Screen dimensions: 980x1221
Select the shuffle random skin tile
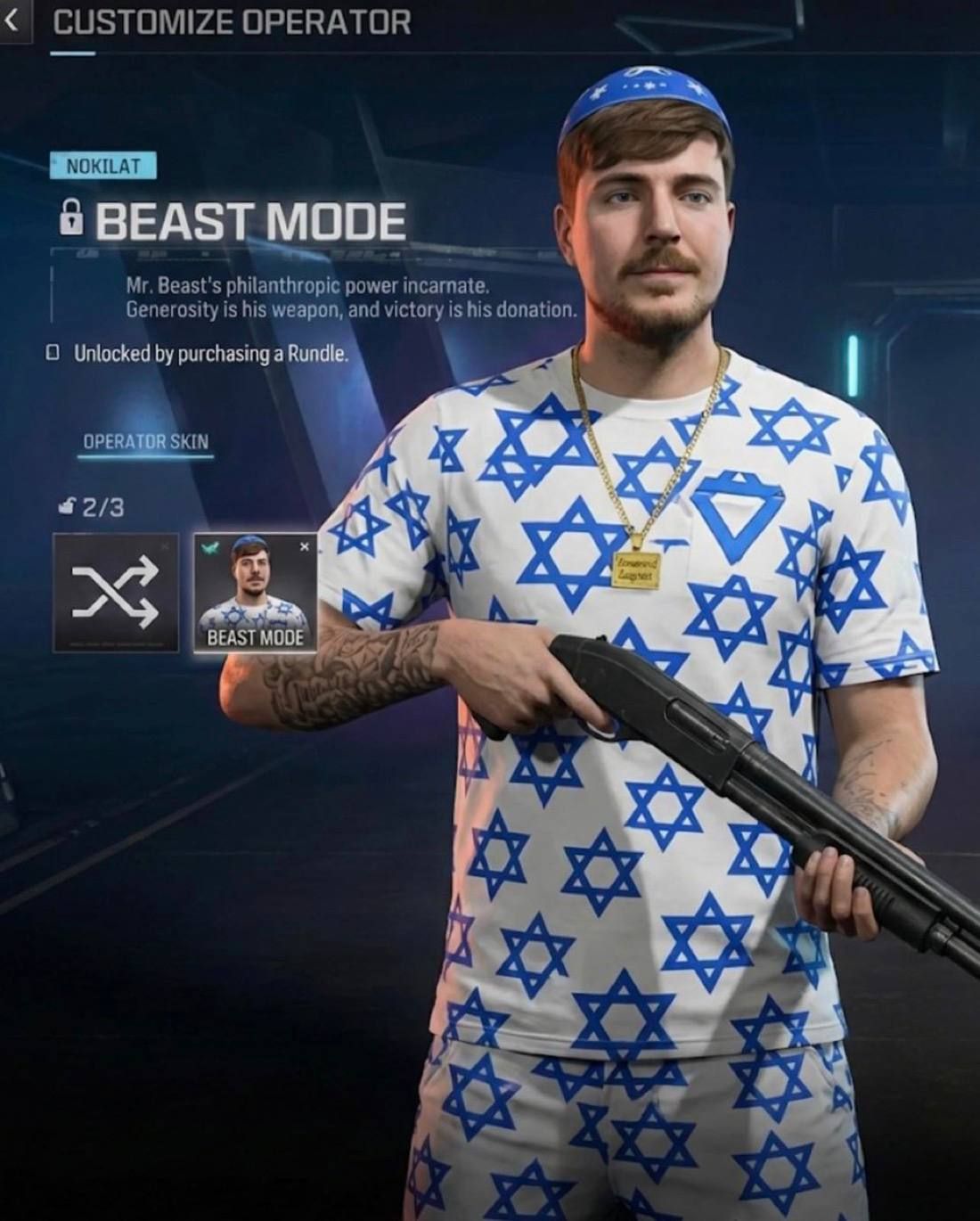[x=116, y=593]
